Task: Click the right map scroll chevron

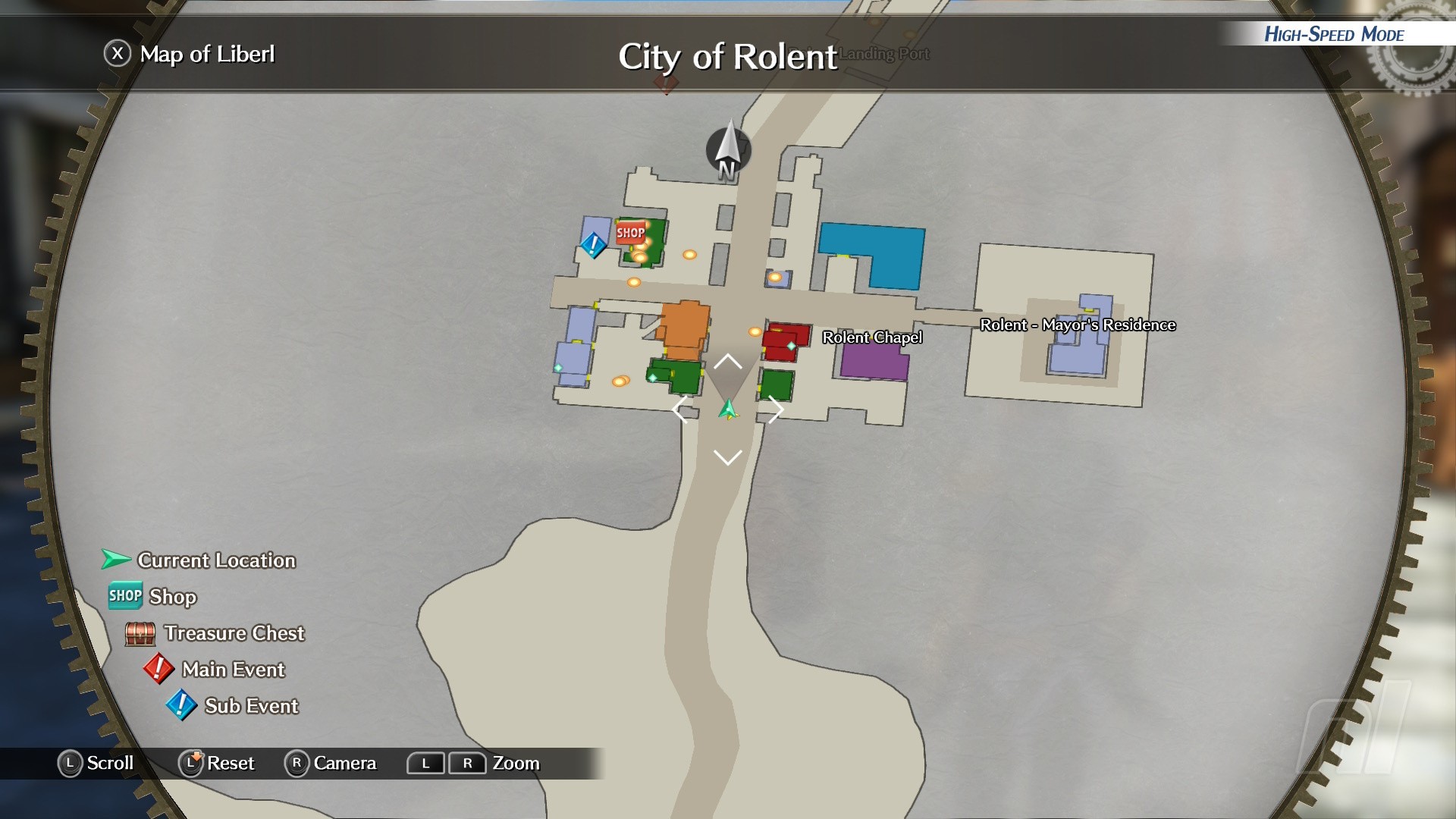Action: (x=775, y=410)
